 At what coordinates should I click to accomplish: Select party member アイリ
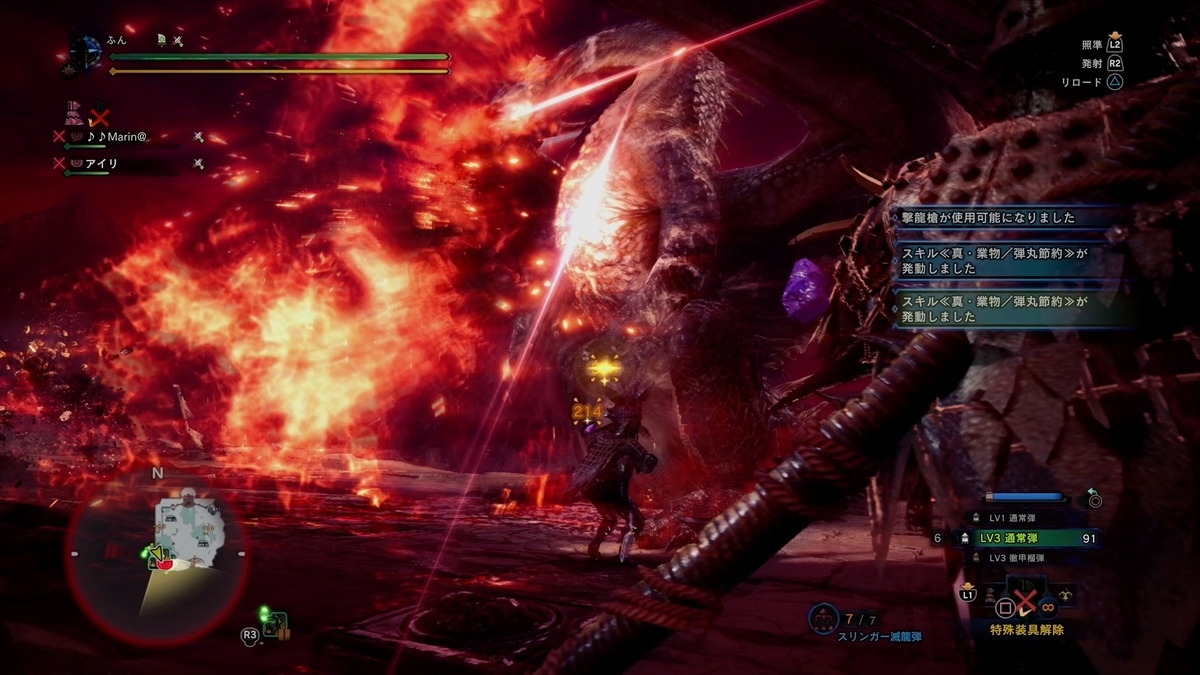click(104, 163)
